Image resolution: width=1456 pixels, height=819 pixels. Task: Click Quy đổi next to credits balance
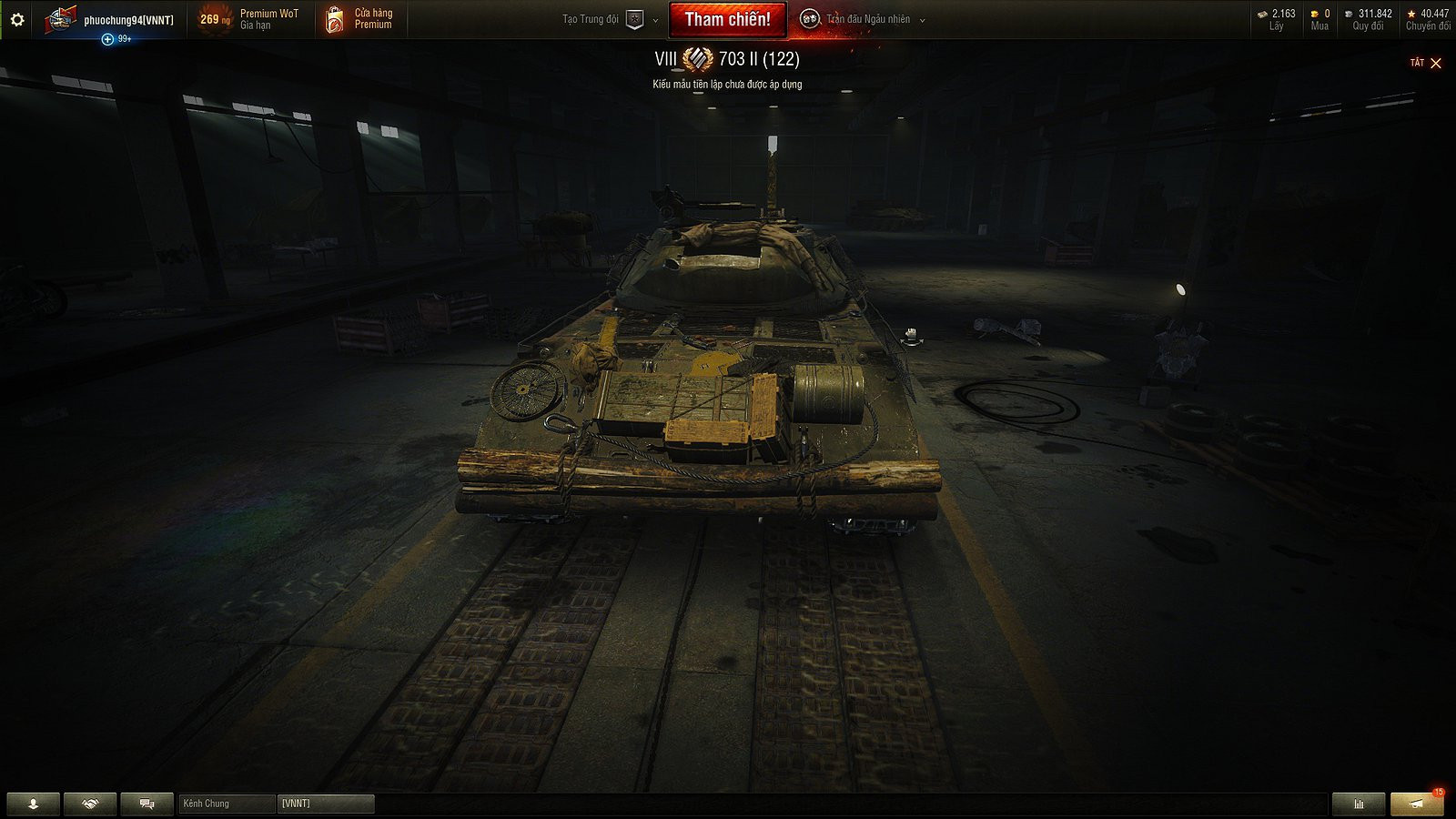coord(1370,18)
